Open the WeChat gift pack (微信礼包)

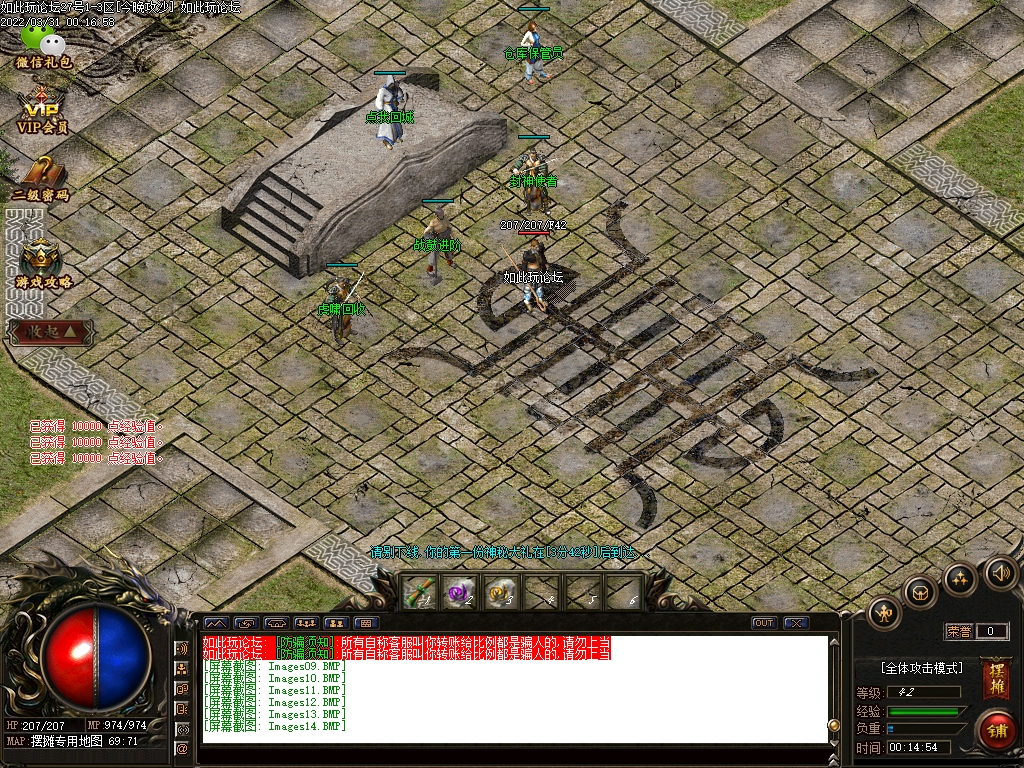pos(42,45)
